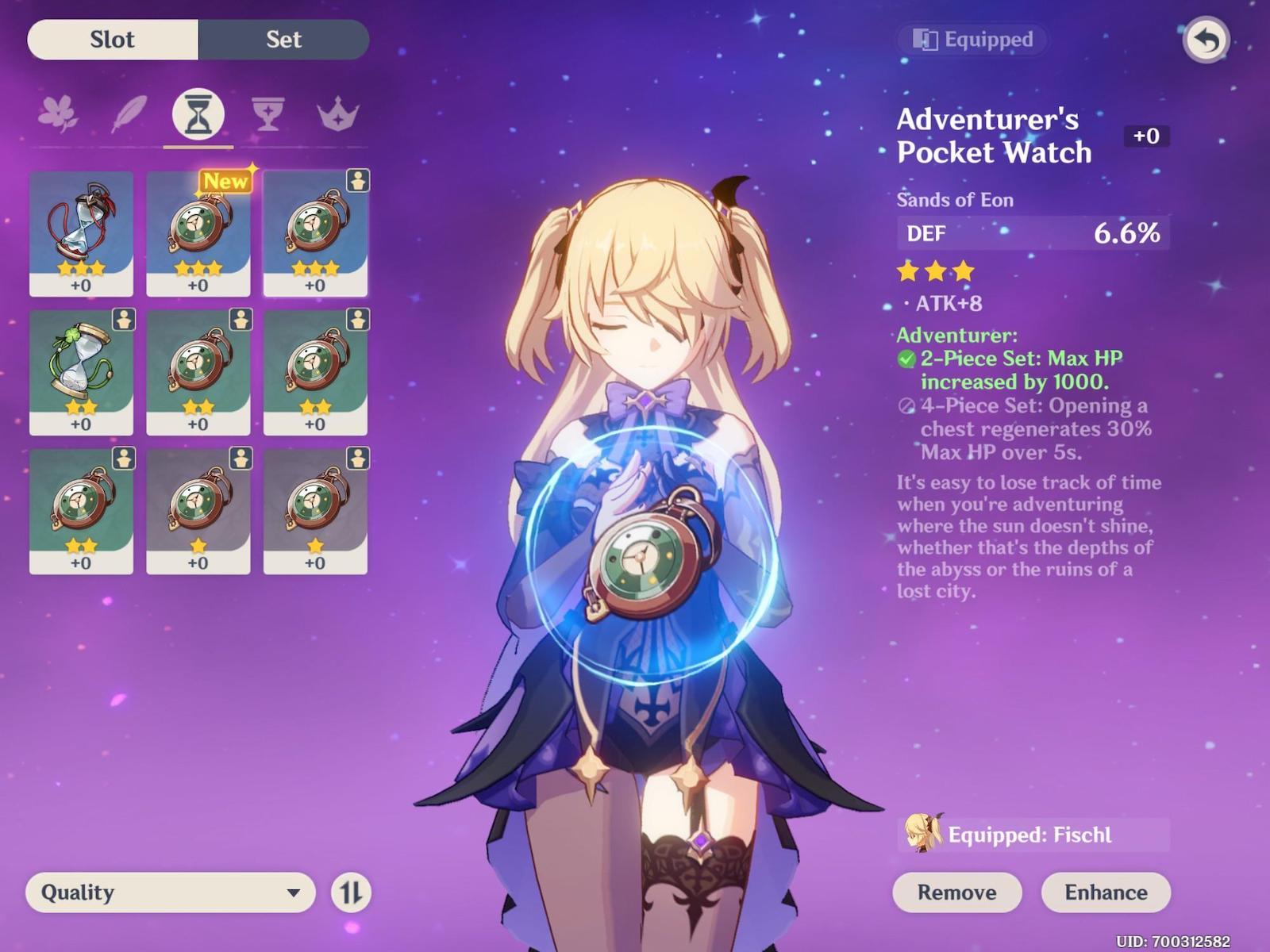Toggle the sort order arrows button
Screen dimensions: 1270x952
point(351,892)
